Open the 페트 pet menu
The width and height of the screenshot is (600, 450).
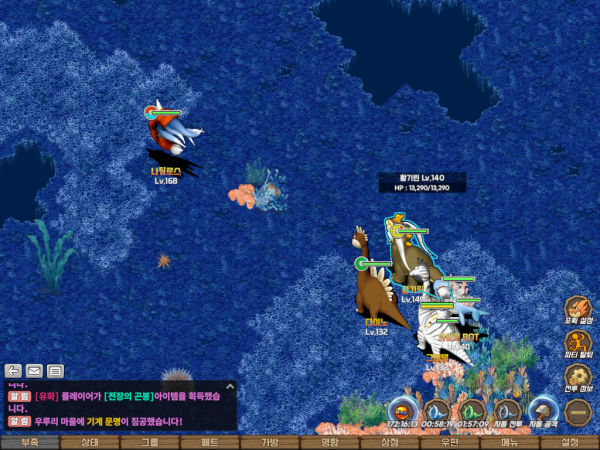click(209, 442)
